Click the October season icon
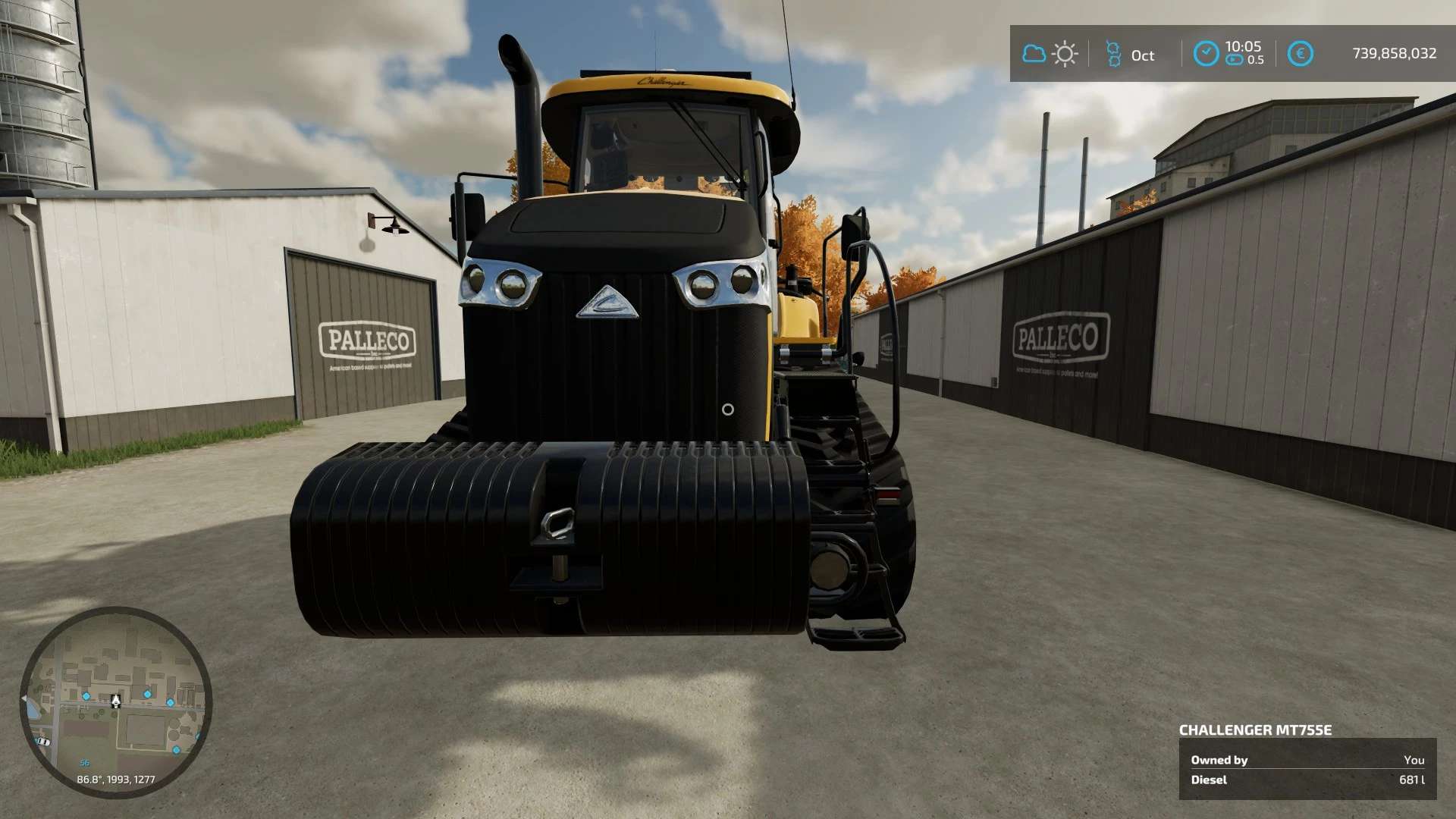Screen dimensions: 1456x819 pos(1113,54)
